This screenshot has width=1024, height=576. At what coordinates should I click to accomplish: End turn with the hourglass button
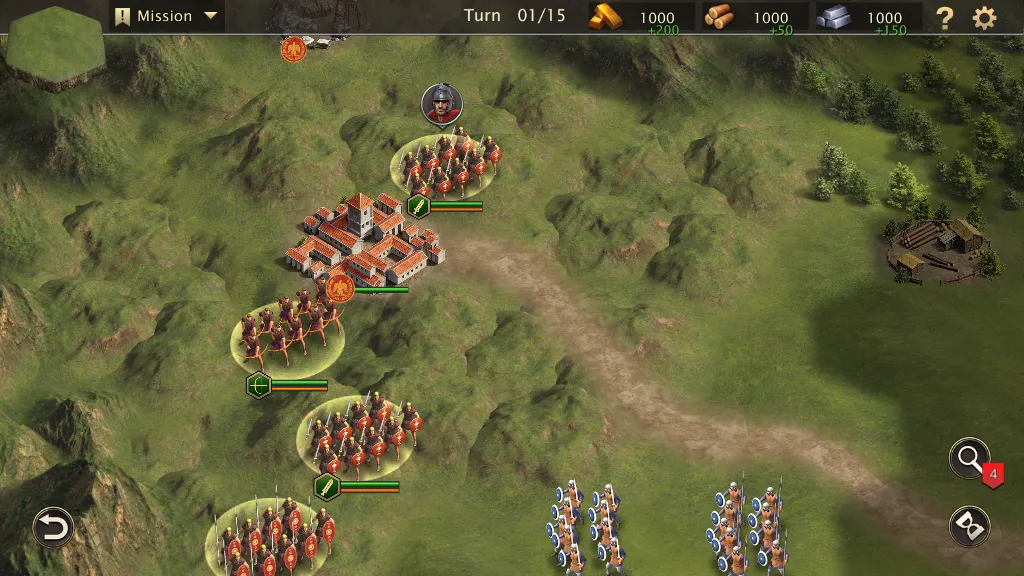(969, 526)
